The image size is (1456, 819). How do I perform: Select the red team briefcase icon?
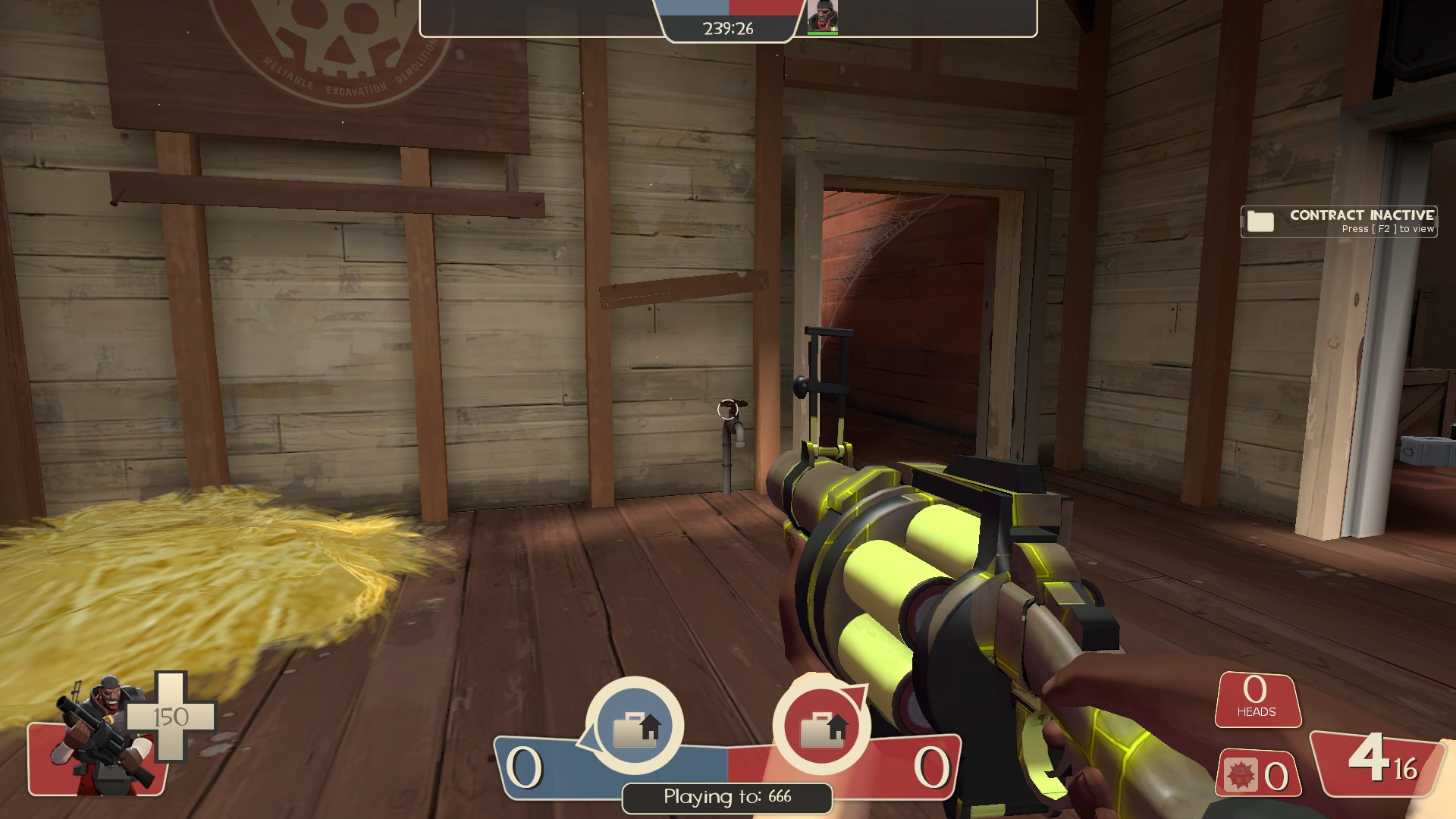coord(821,726)
